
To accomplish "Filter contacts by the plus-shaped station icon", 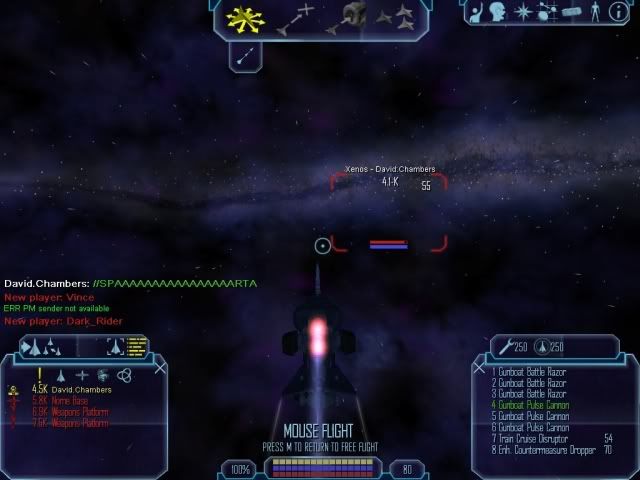I will [82, 375].
